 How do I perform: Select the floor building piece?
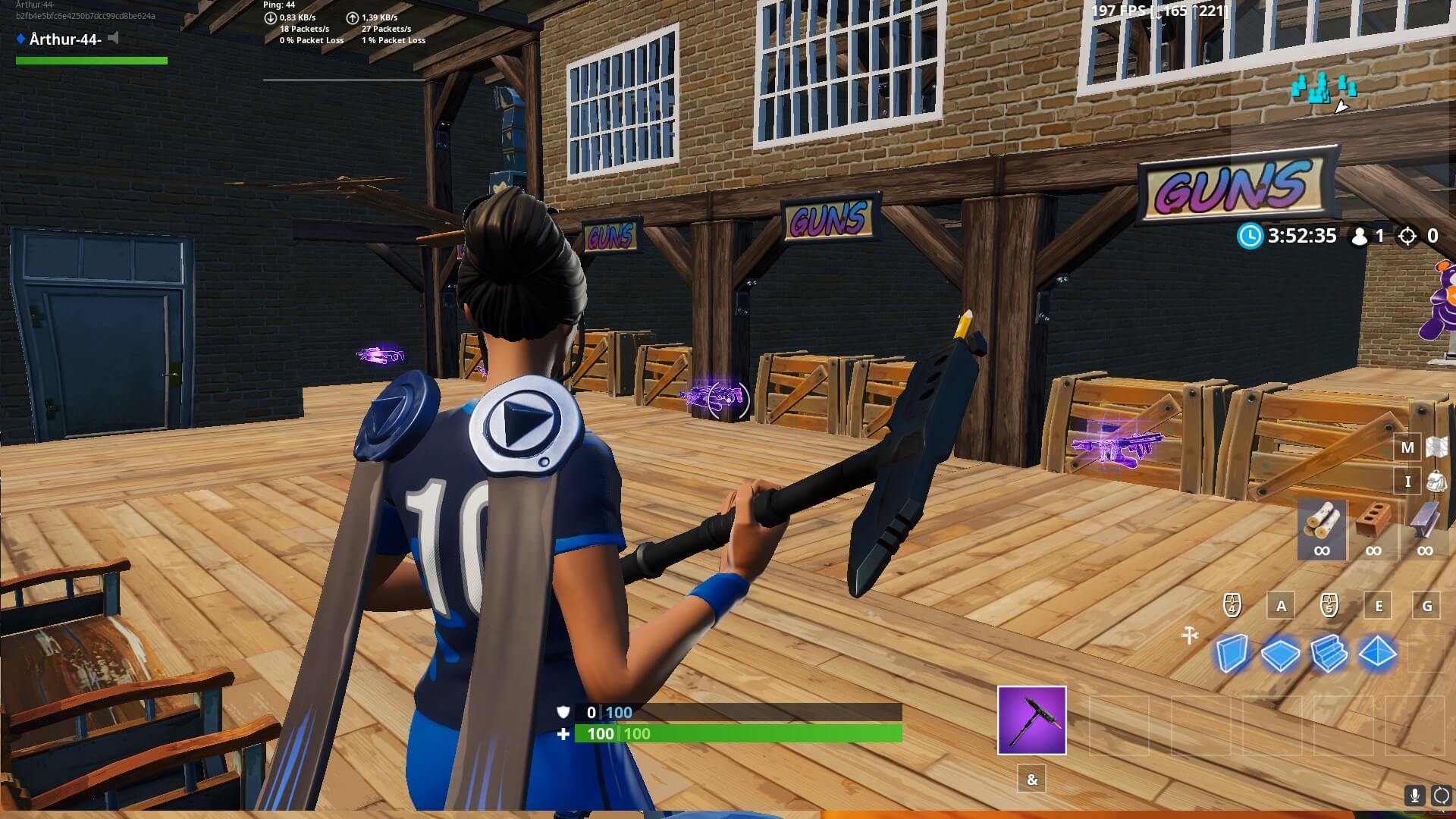(1280, 654)
